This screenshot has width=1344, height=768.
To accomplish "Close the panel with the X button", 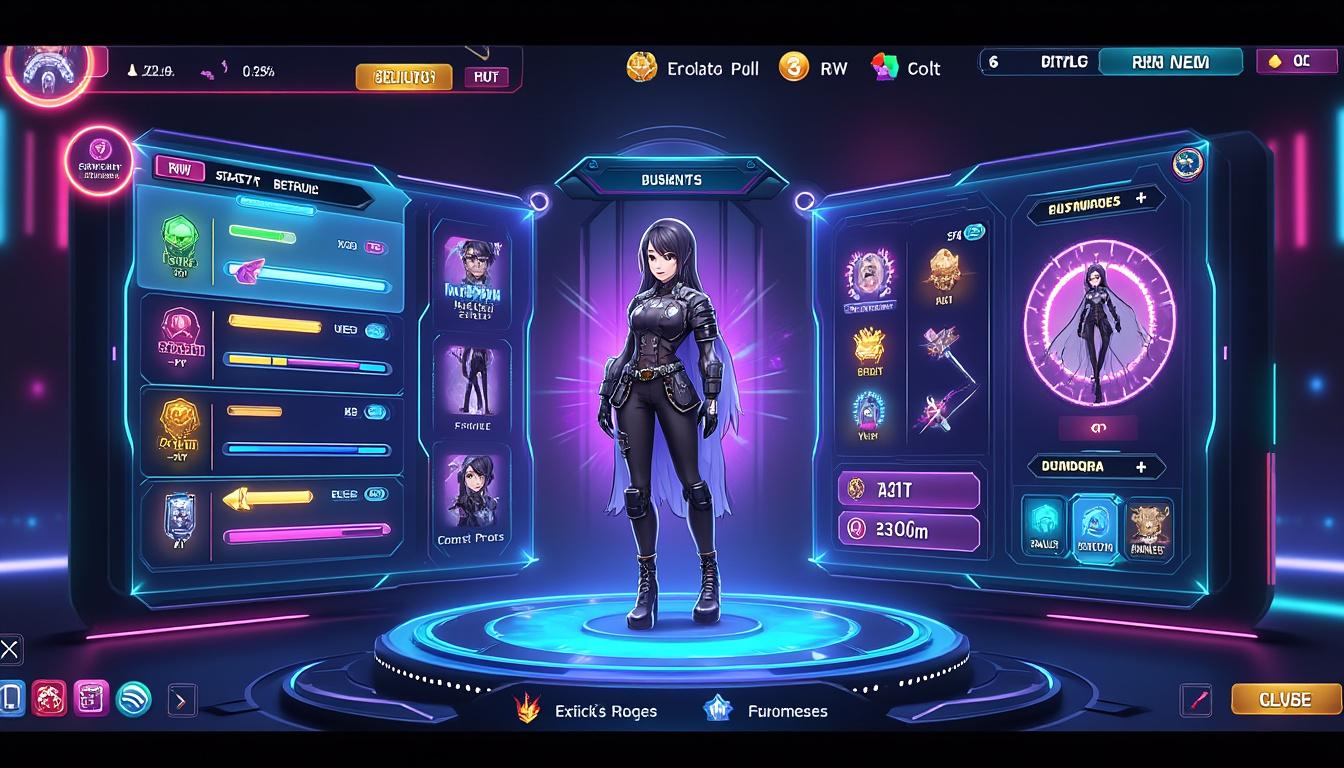I will 10,650.
